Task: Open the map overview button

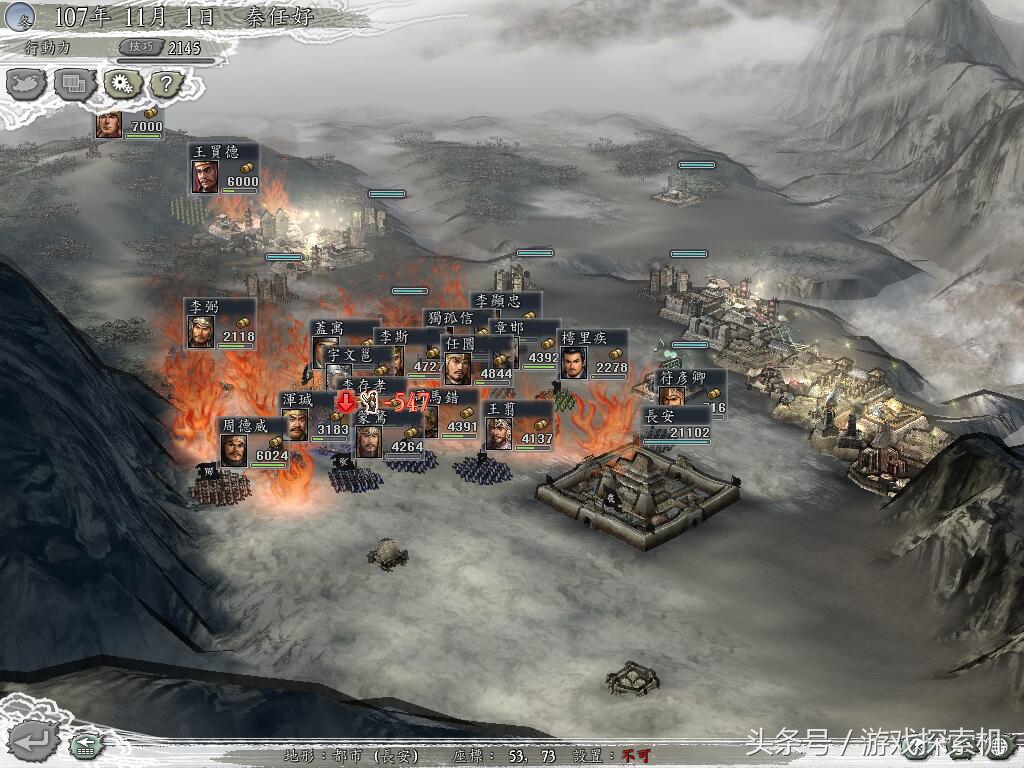Action: pyautogui.click(x=27, y=84)
